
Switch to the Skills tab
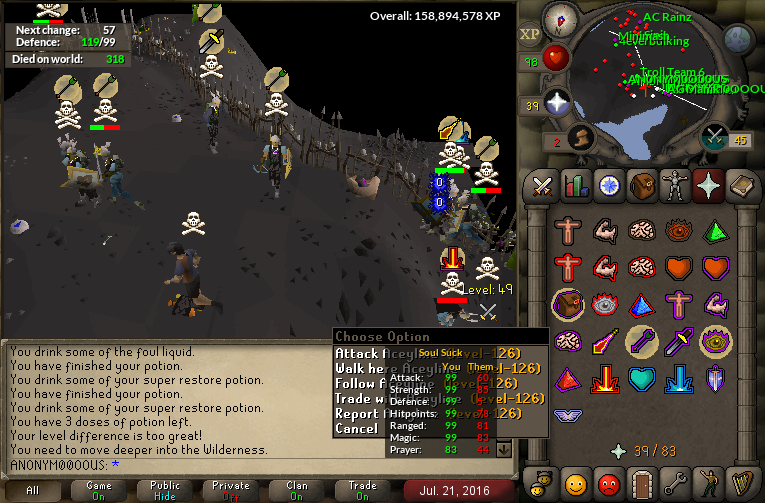coord(575,185)
